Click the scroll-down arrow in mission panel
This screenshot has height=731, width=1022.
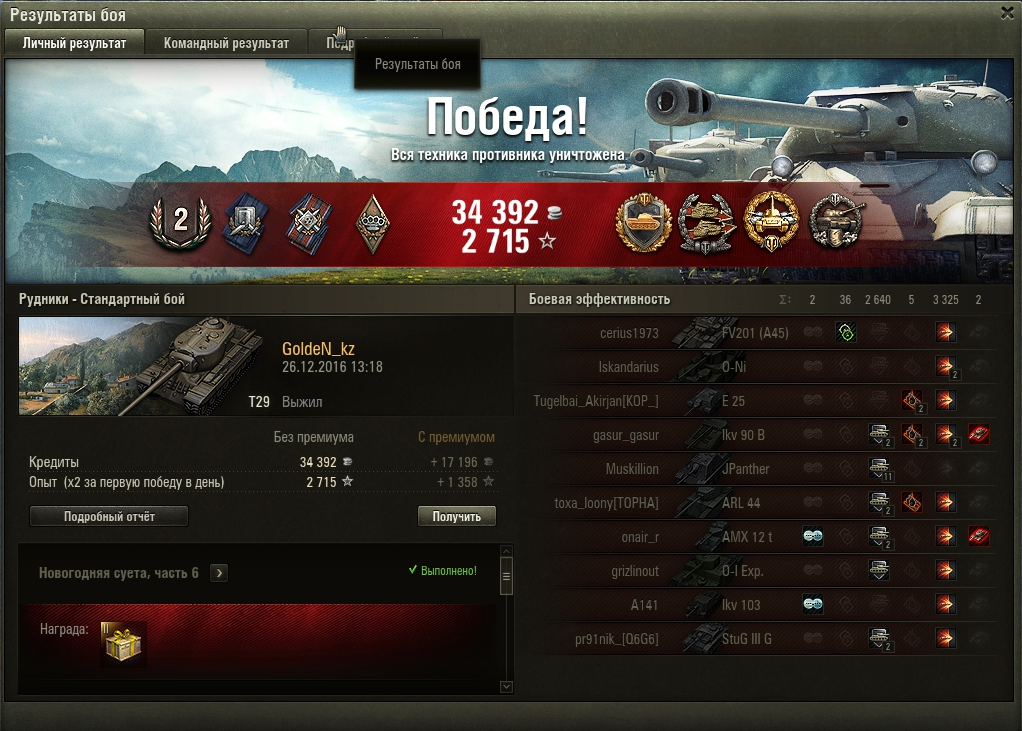pyautogui.click(x=506, y=687)
